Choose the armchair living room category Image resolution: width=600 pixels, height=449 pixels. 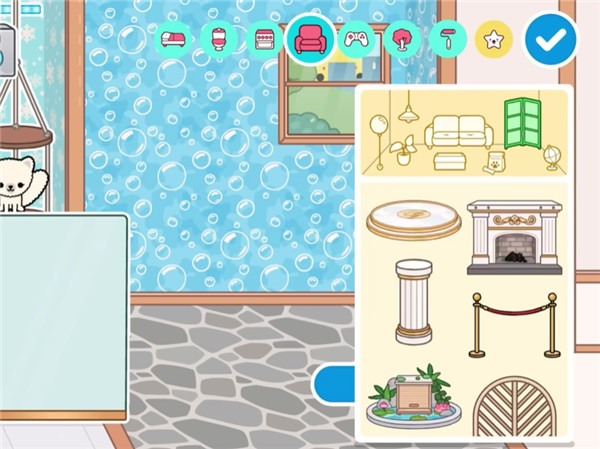tap(310, 40)
